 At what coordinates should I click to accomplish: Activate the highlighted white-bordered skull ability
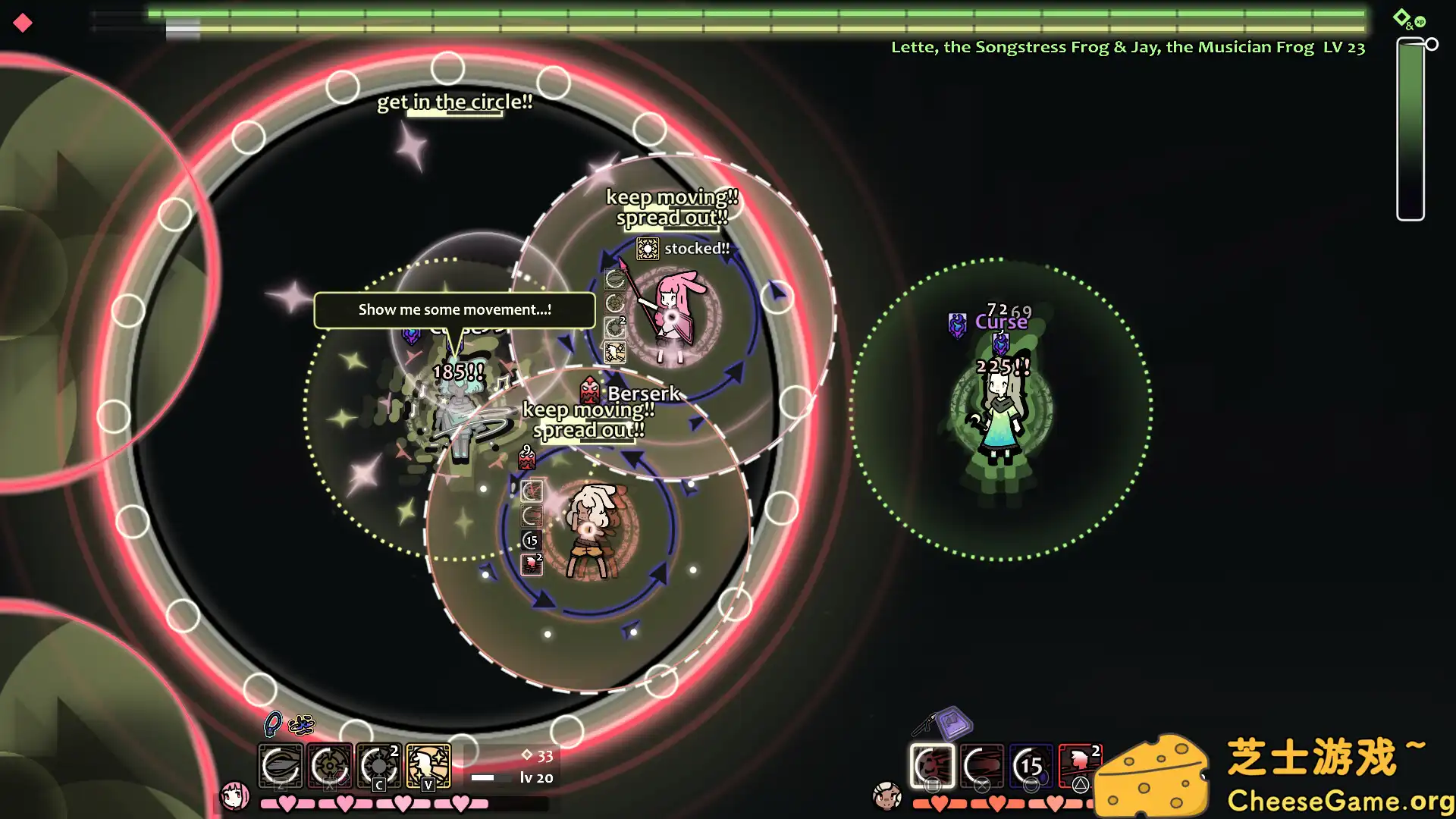point(932,766)
